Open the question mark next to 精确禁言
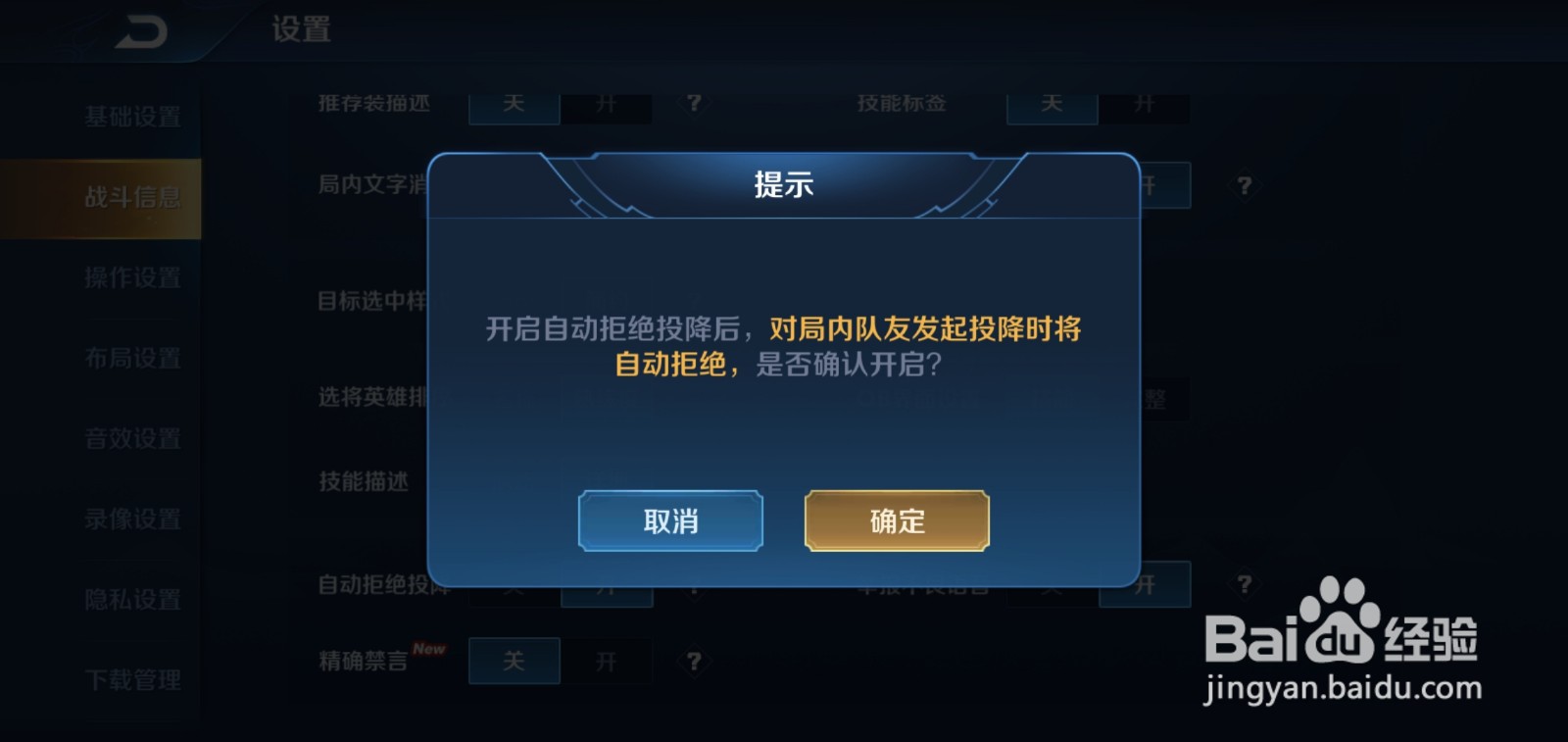 tap(695, 662)
